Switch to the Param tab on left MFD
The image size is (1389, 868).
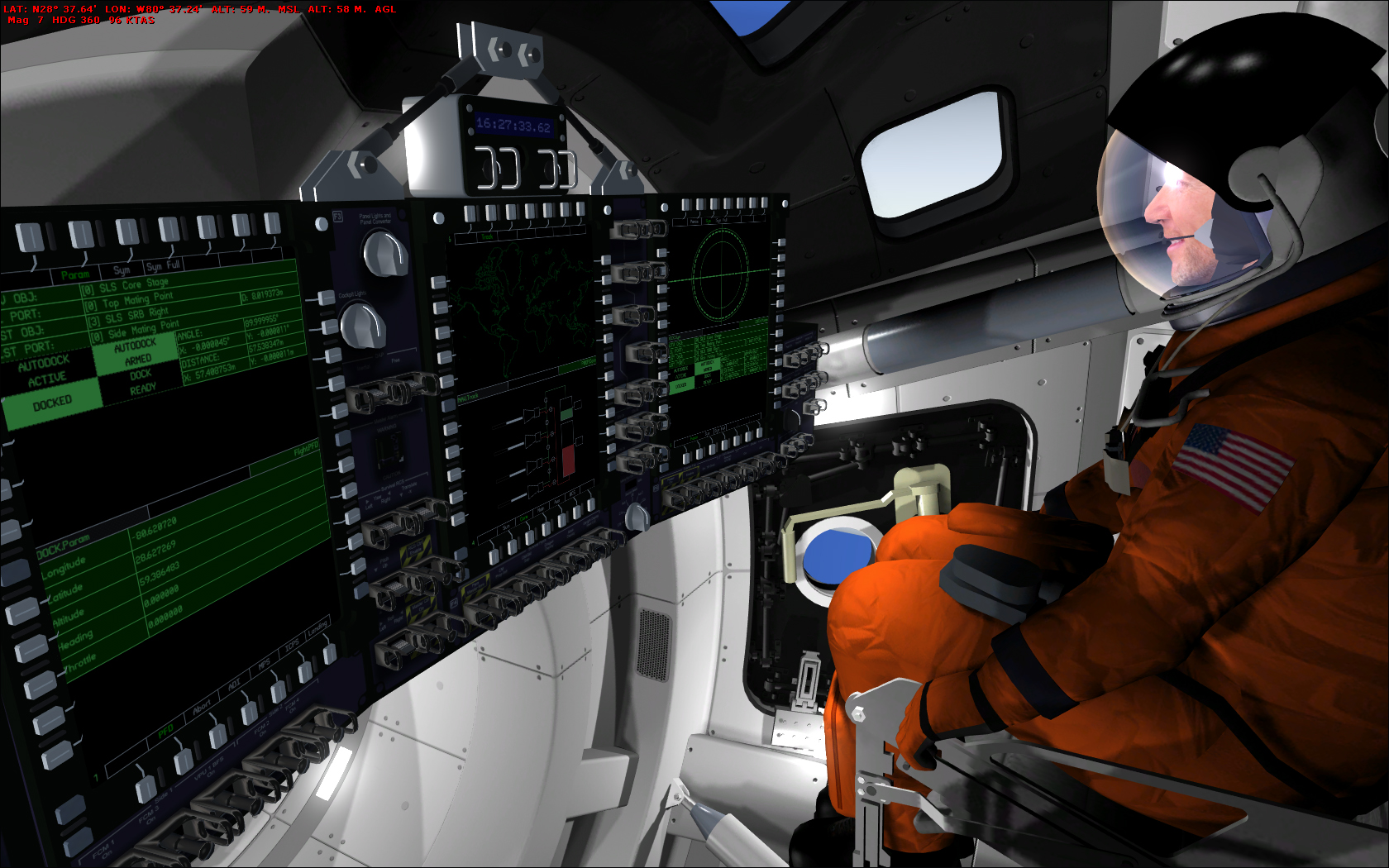coord(75,274)
